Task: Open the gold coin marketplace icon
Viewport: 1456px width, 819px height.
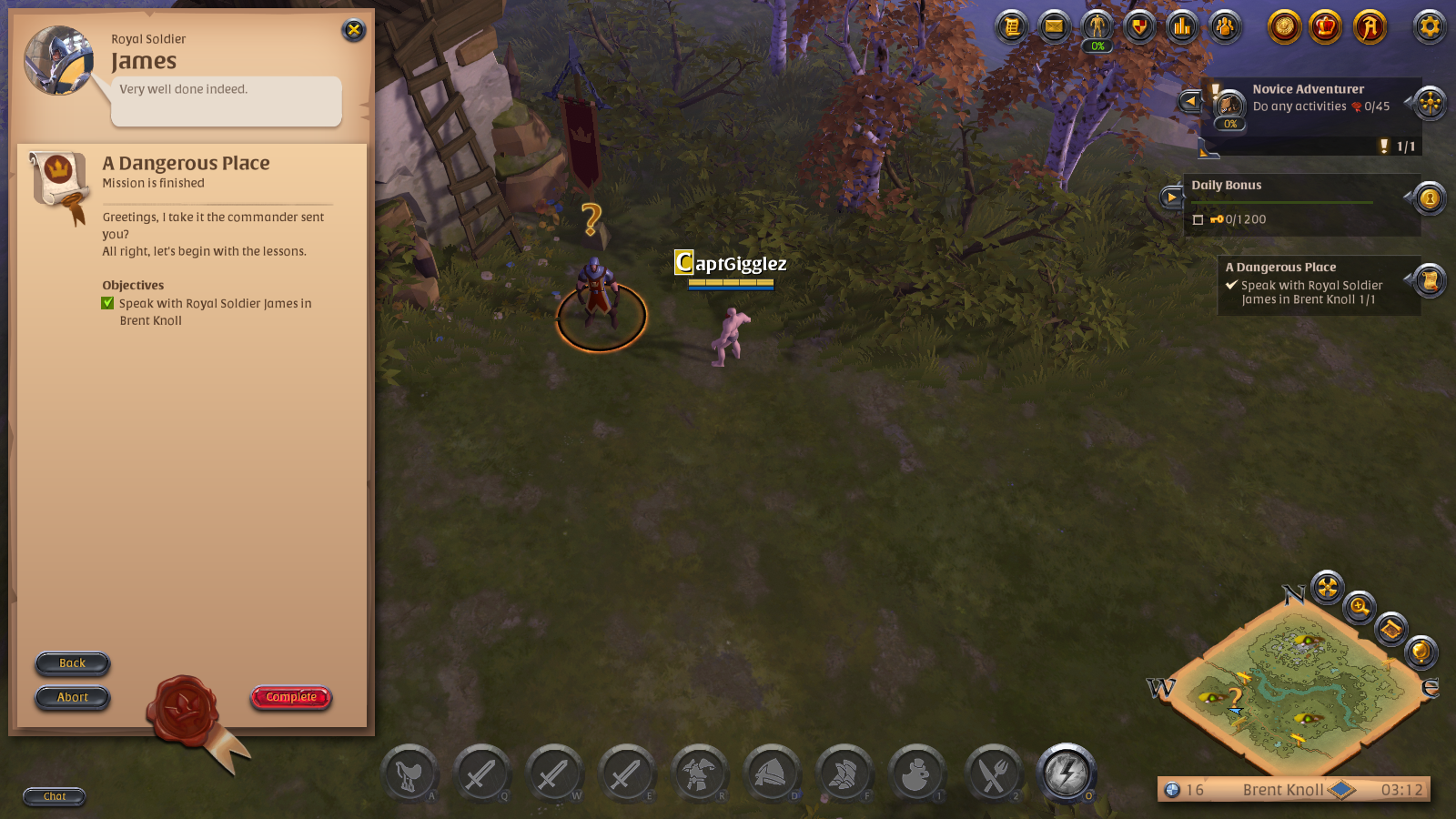Action: pos(1283,27)
